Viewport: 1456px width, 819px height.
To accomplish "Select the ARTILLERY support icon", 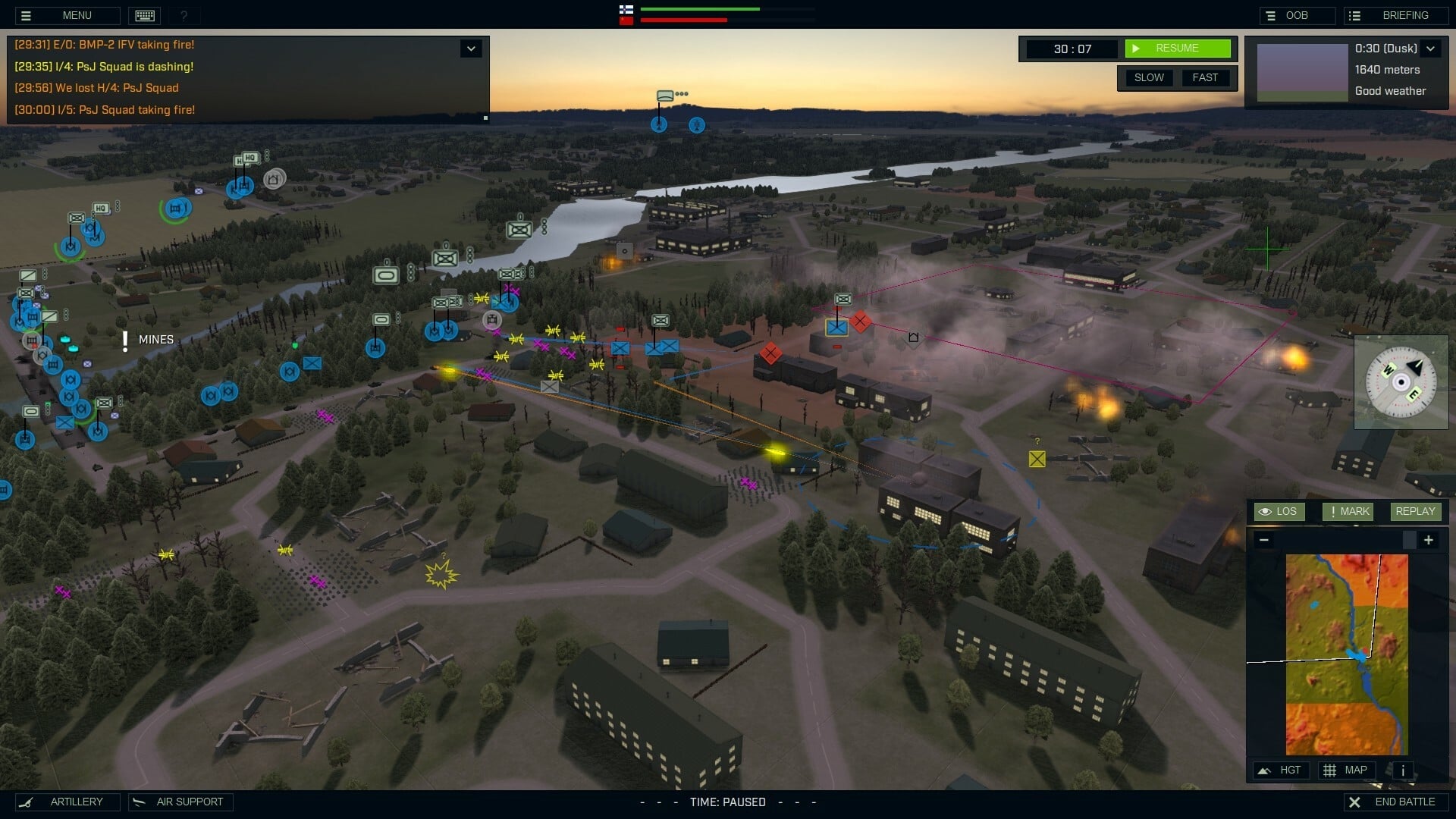I will coord(27,802).
